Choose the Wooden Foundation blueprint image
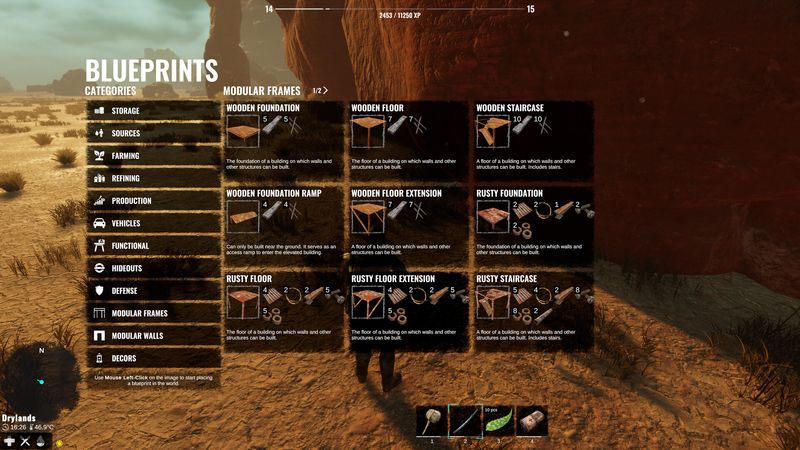The height and width of the screenshot is (450, 800). tap(242, 131)
